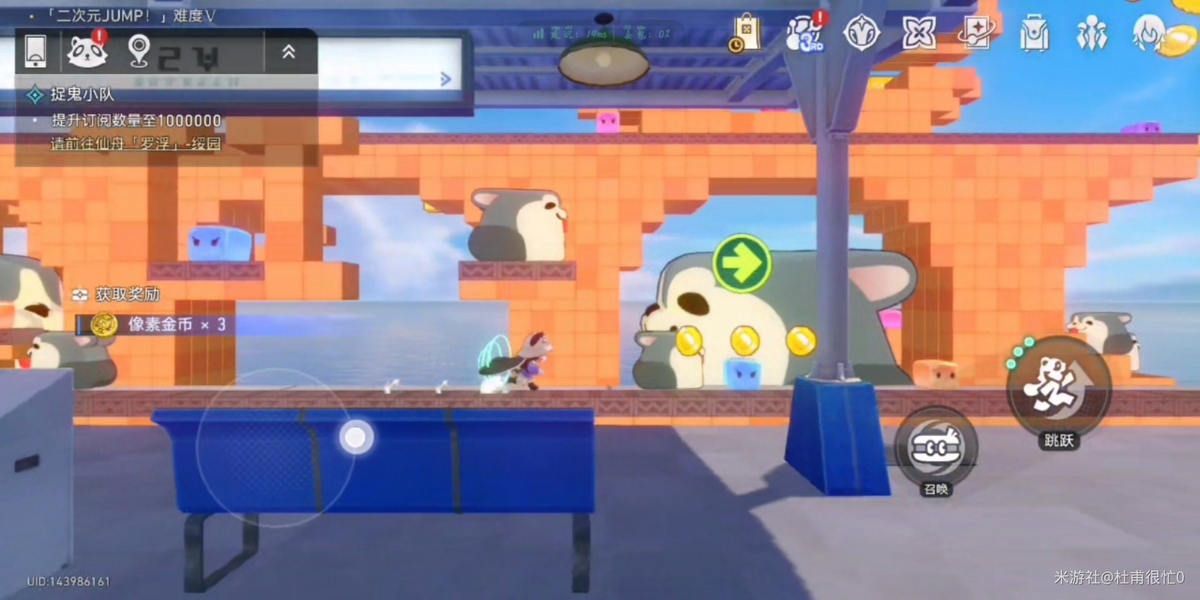Open the backpack inventory icon

coord(1034,34)
